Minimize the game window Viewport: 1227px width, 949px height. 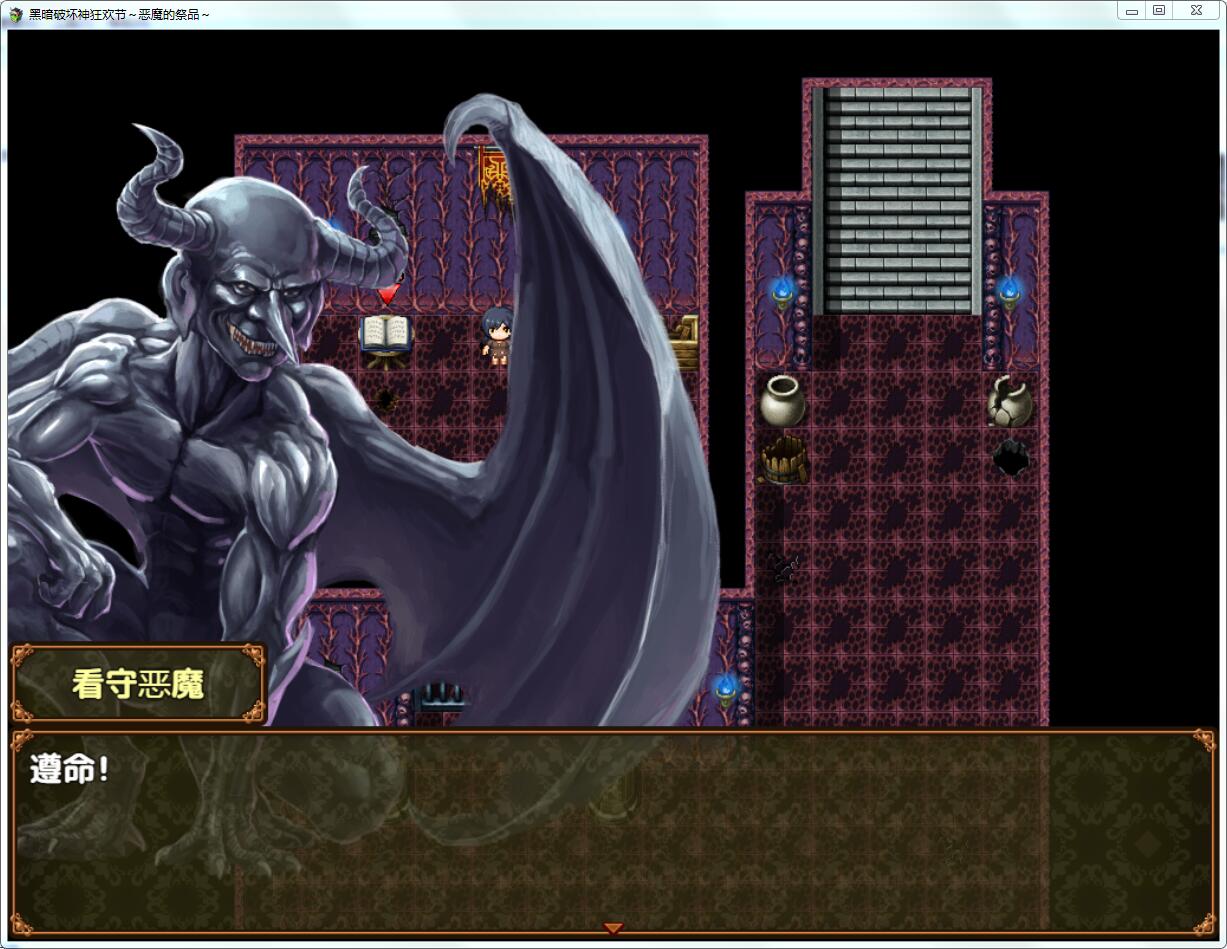[1132, 11]
